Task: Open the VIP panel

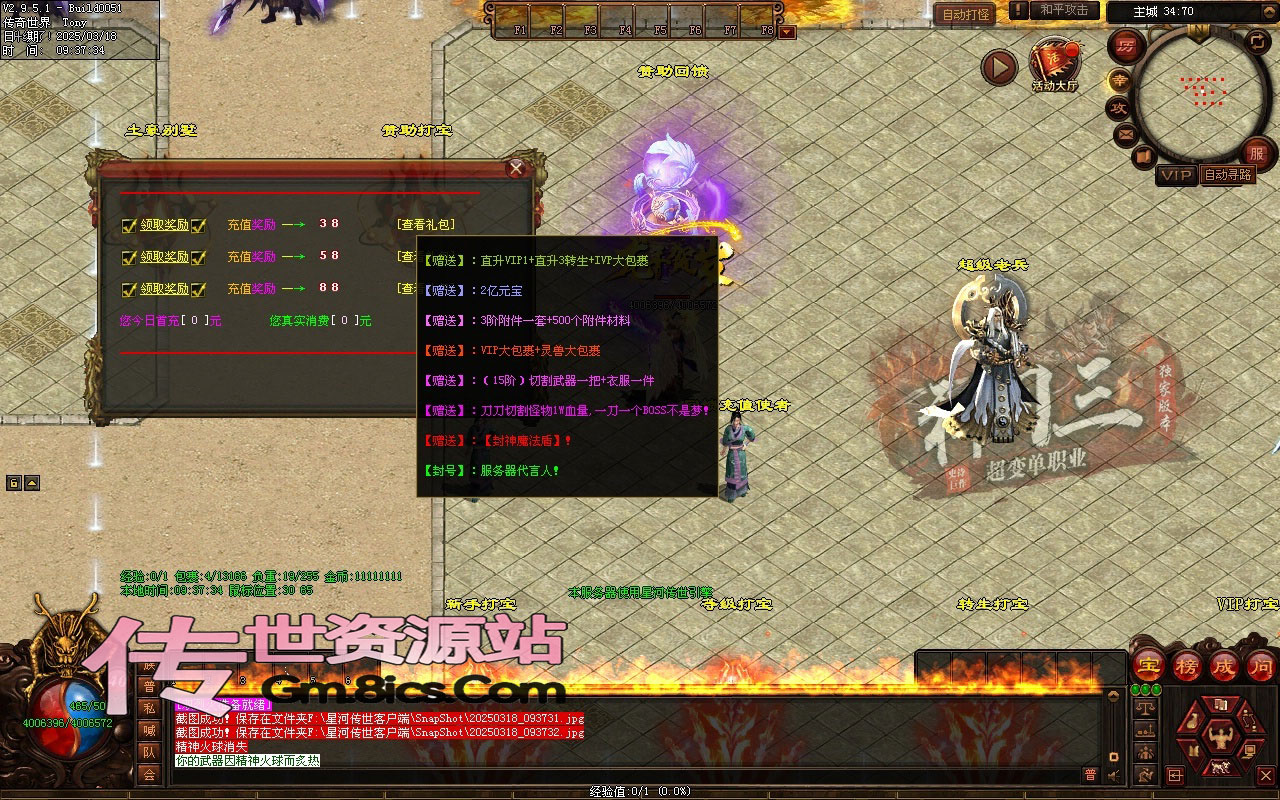Action: pos(1177,176)
